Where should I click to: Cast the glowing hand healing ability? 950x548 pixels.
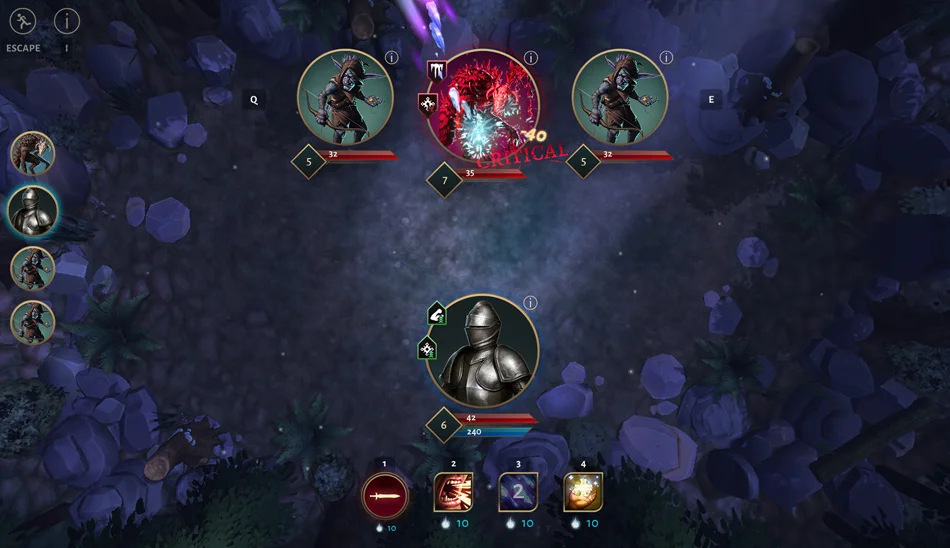(x=583, y=492)
